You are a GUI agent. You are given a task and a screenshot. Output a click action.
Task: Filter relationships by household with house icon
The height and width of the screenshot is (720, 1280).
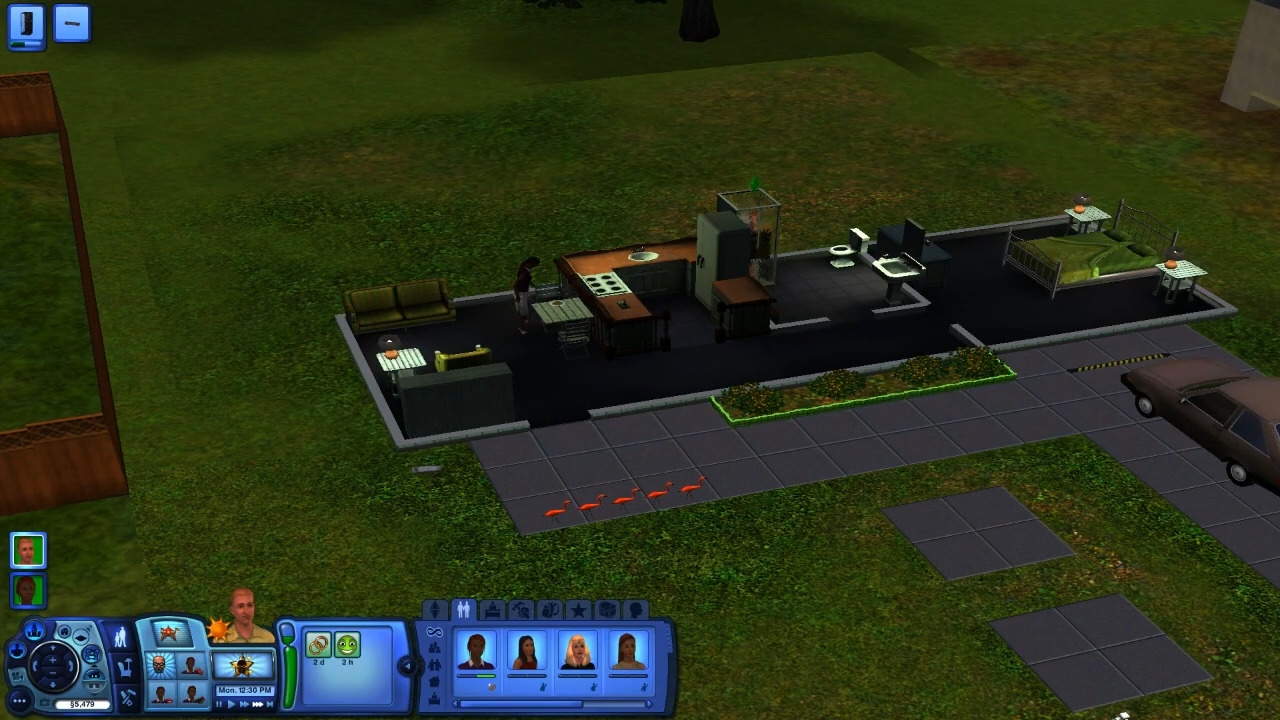tap(434, 680)
